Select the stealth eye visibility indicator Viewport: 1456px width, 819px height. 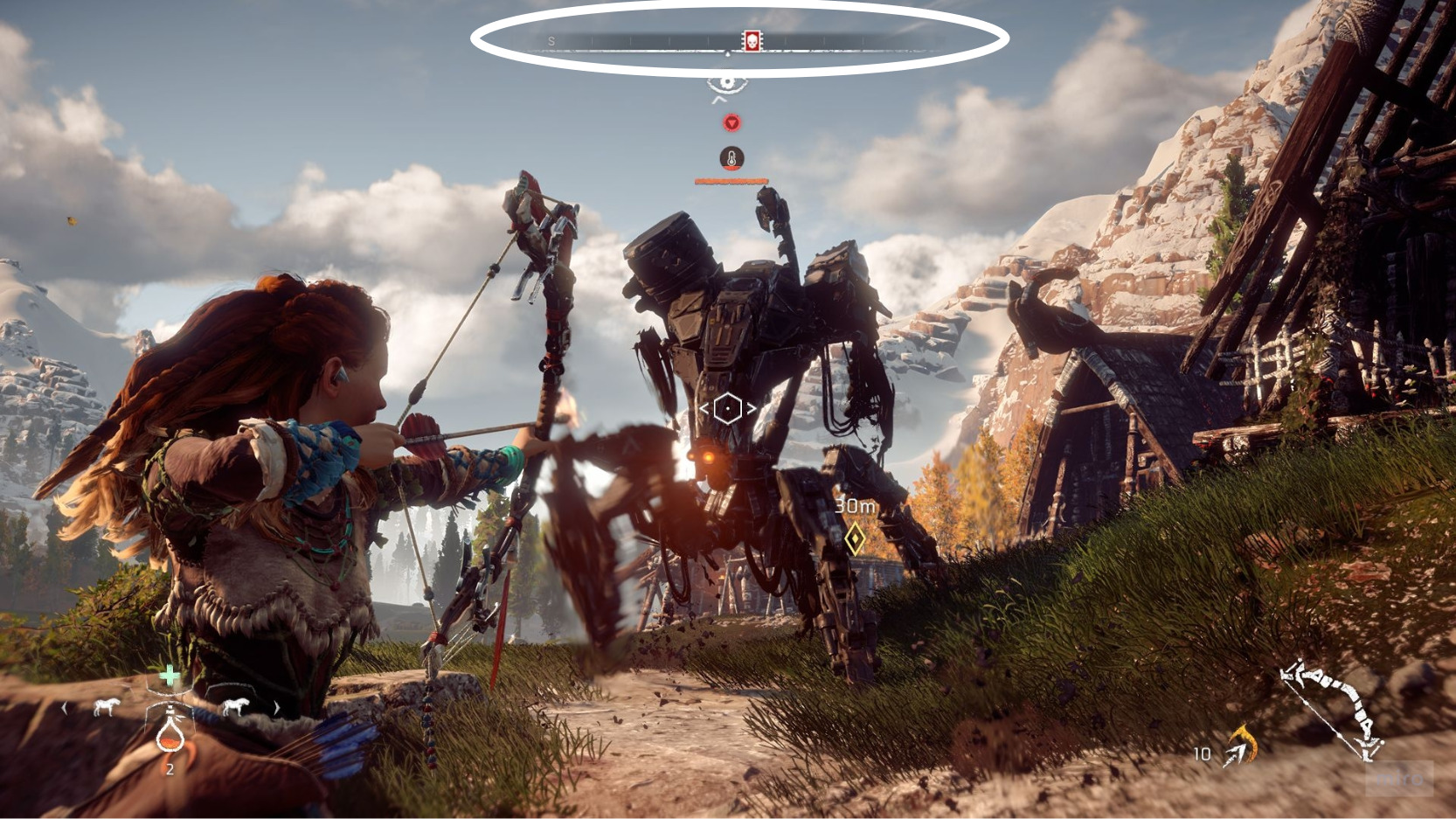727,83
